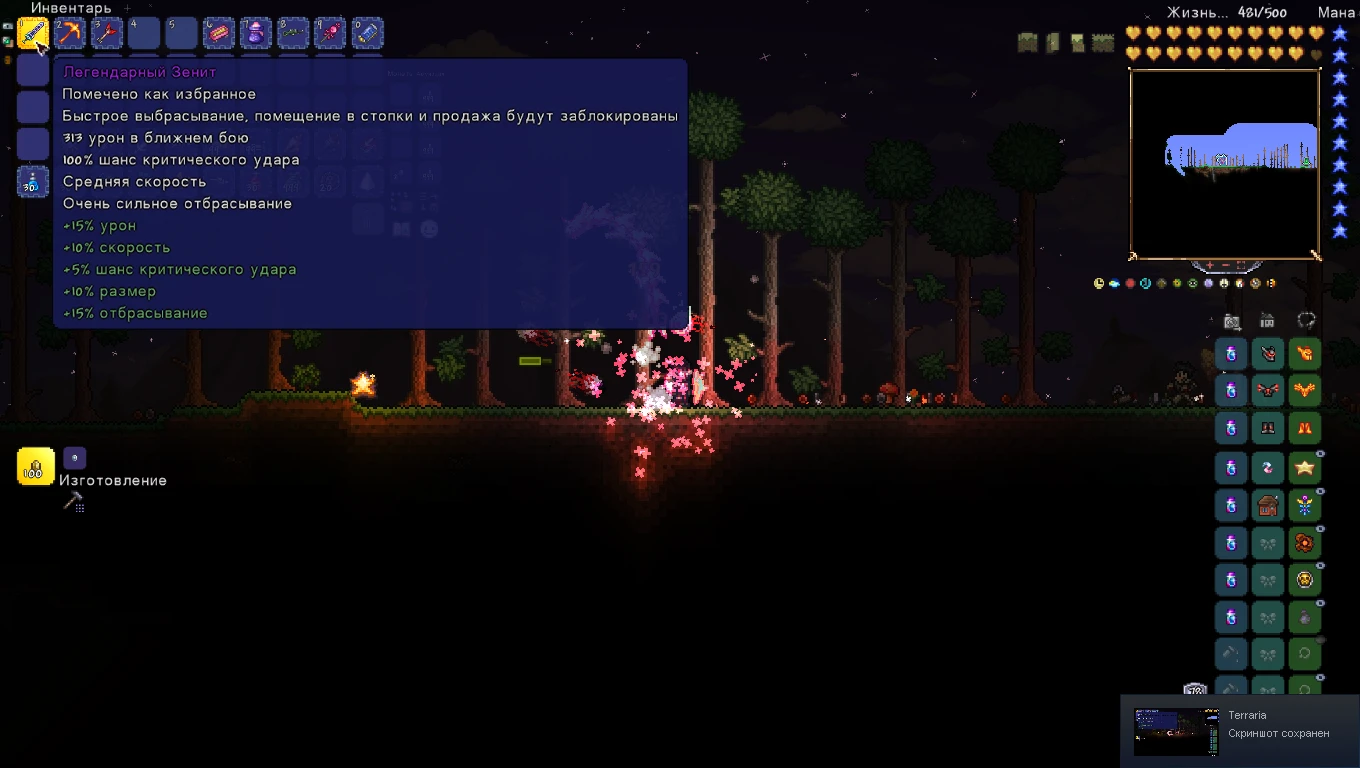Zoom out the minimap with the minus button
The image size is (1360, 768).
click(1225, 265)
